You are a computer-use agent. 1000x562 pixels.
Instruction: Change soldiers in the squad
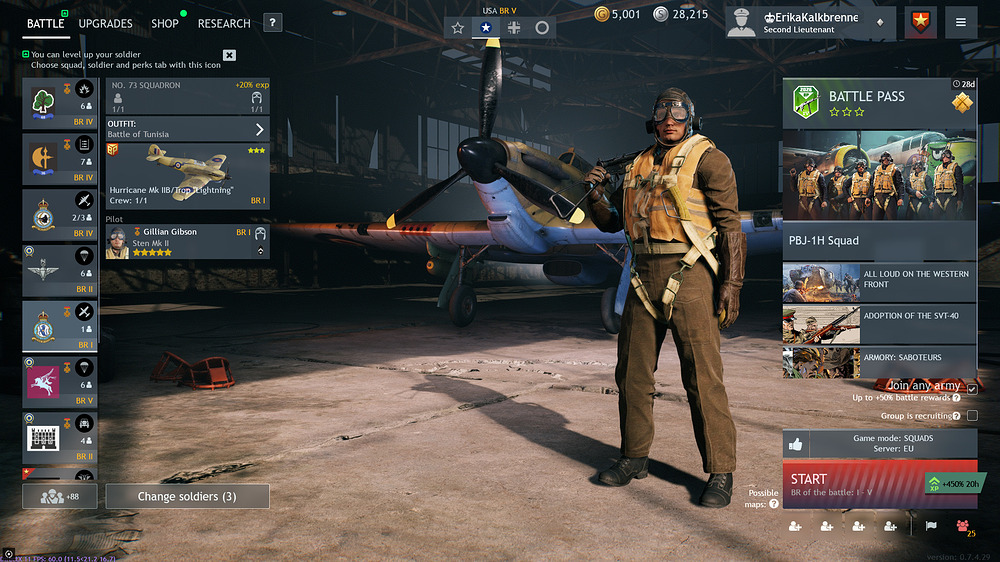coord(187,496)
